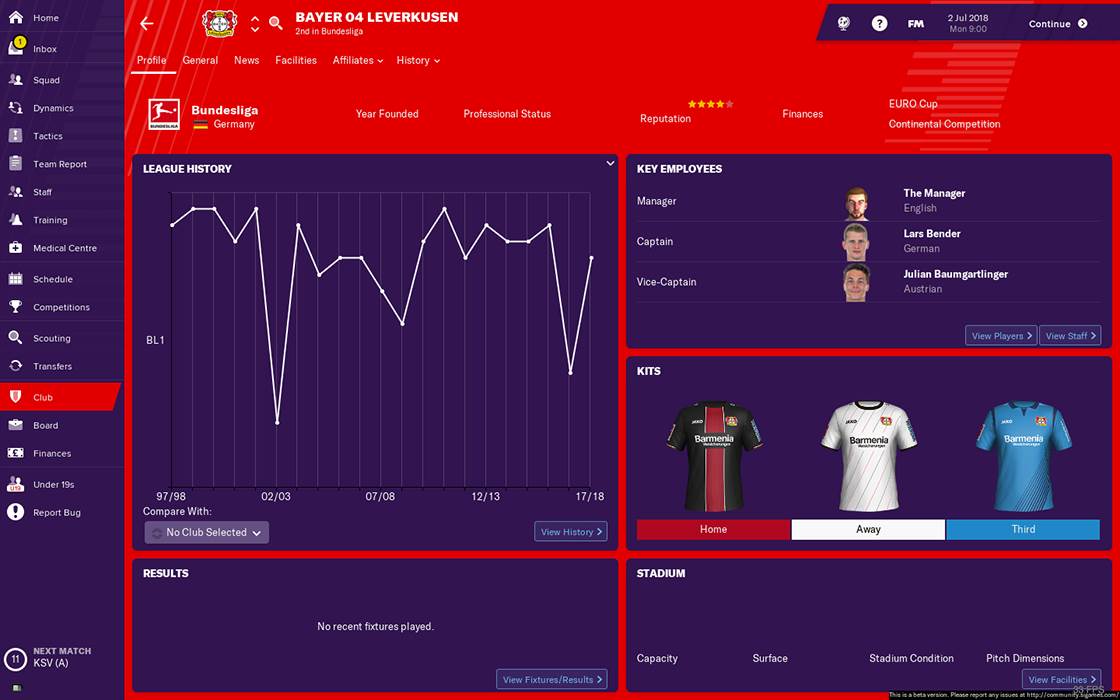Screen dimensions: 1120x700
Task: Select the Third kit tab
Action: point(1023,529)
